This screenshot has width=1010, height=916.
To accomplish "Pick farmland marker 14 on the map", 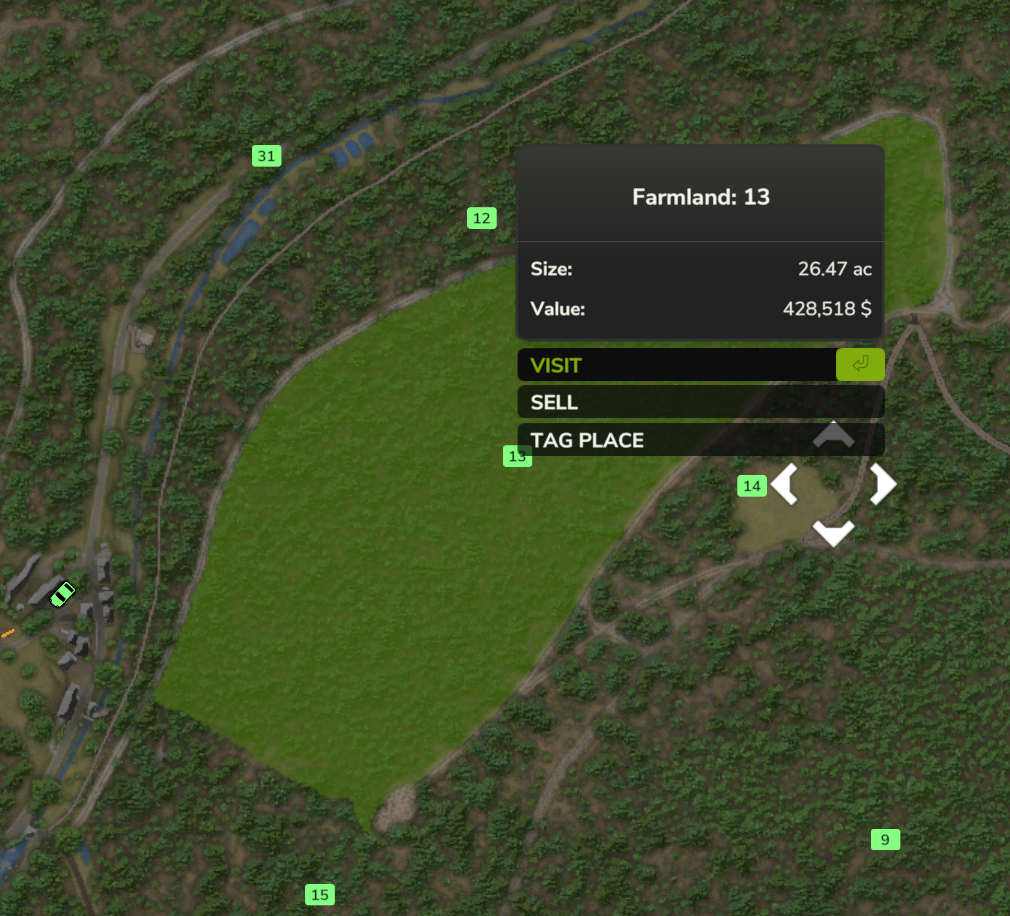I will pos(752,486).
